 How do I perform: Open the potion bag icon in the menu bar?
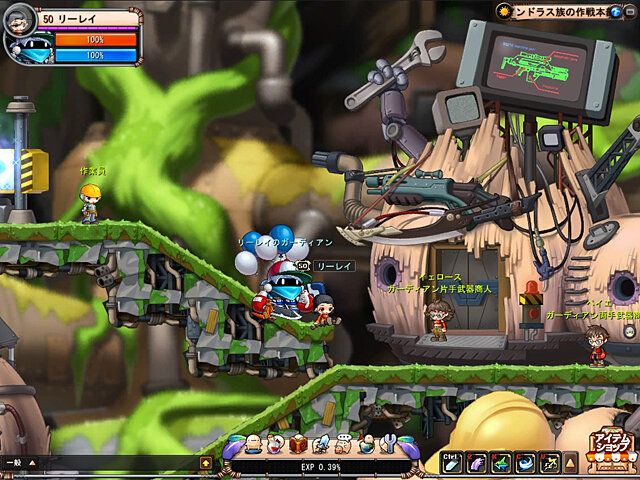277,445
